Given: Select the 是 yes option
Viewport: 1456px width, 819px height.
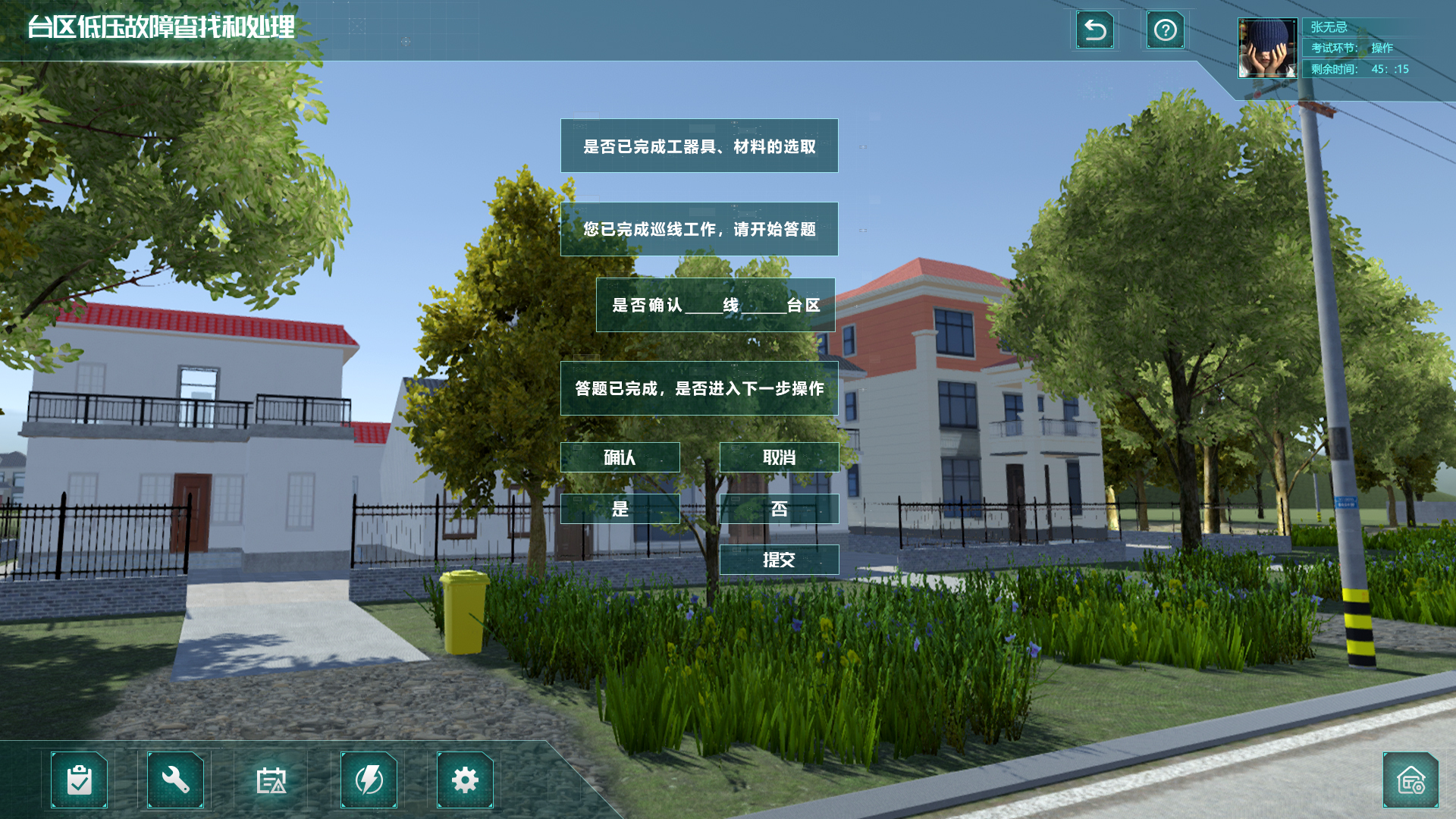Looking at the screenshot, I should click(620, 509).
